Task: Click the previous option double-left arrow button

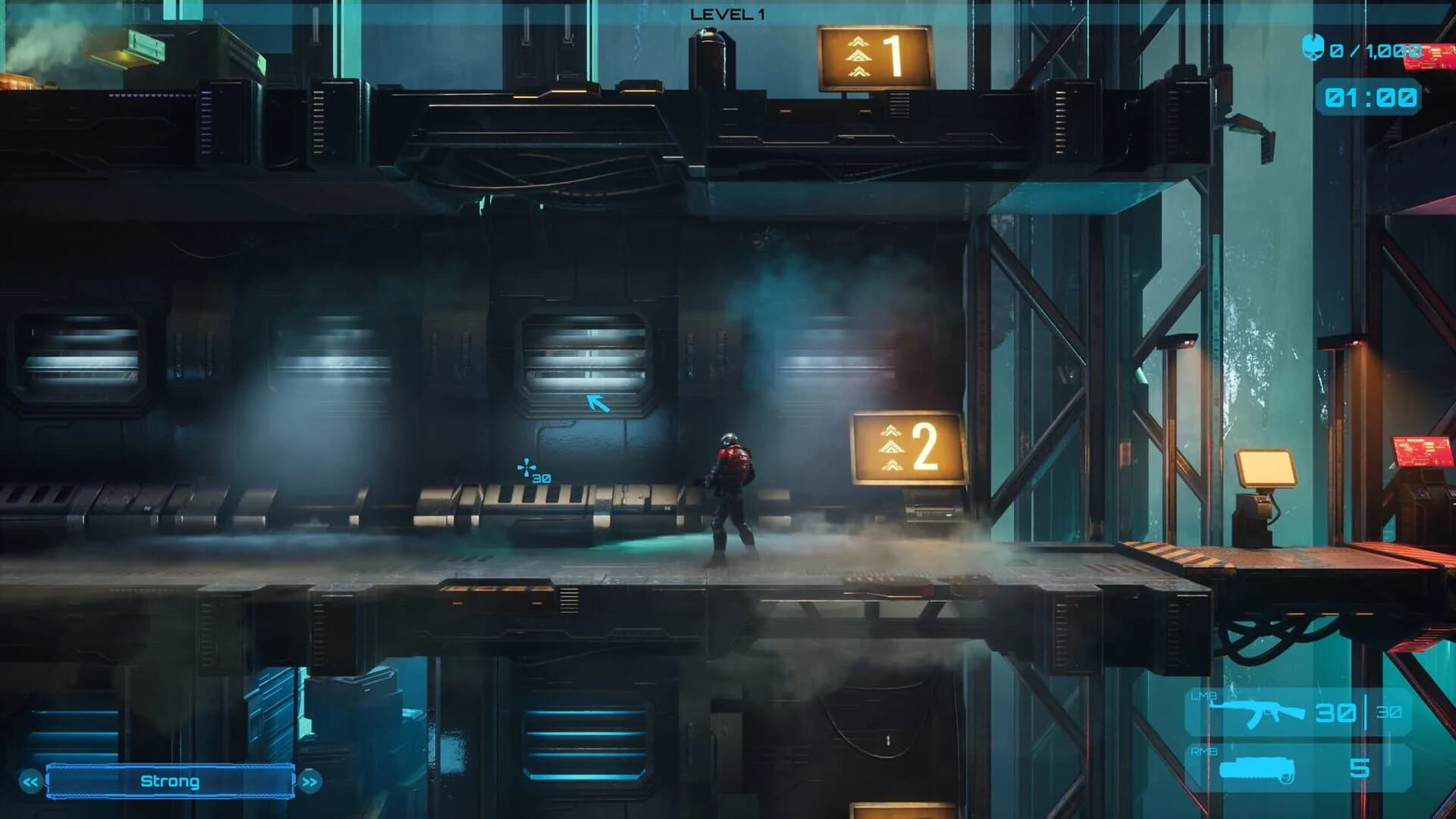Action: click(29, 781)
